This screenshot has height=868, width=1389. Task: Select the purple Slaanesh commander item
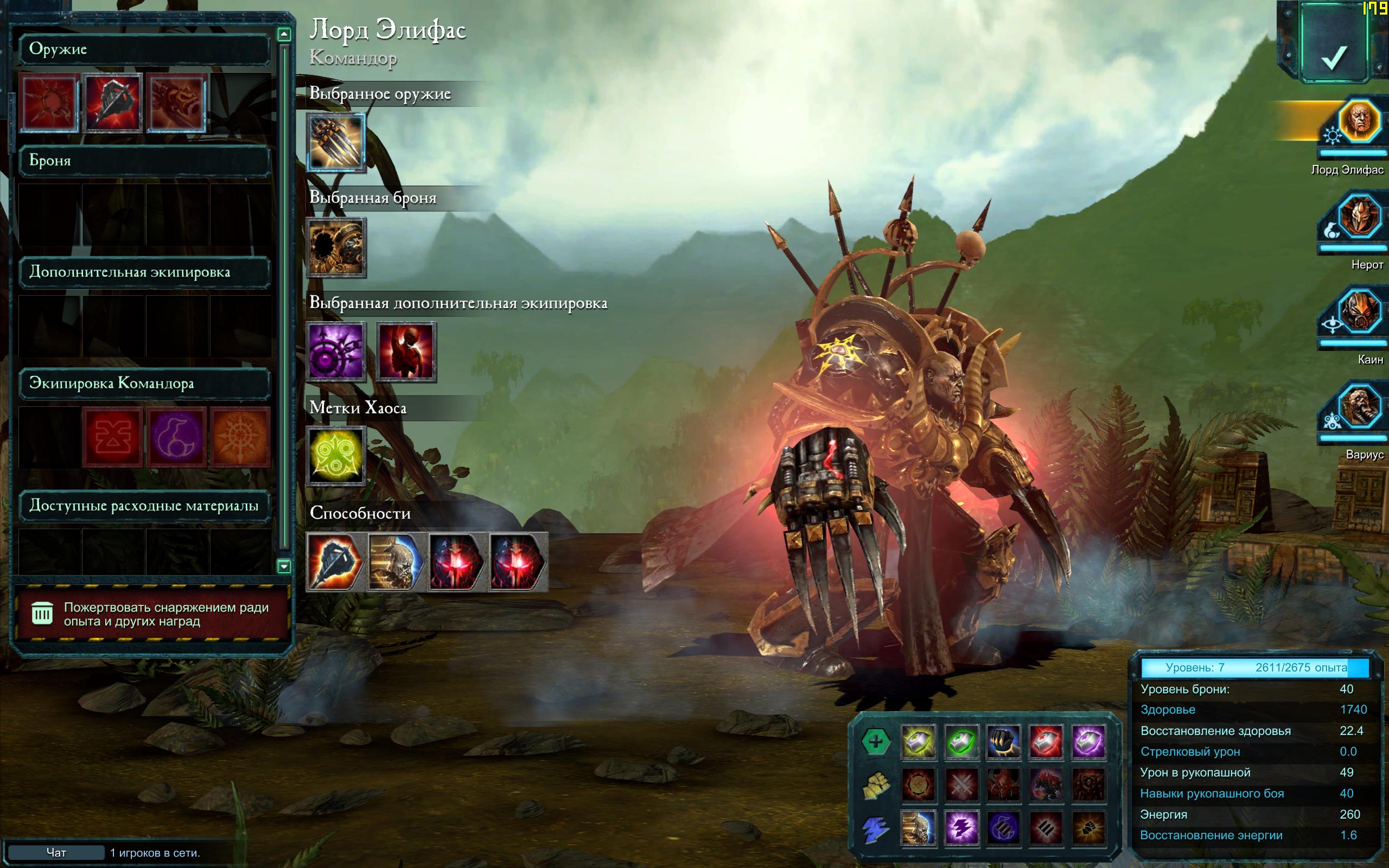point(176,437)
